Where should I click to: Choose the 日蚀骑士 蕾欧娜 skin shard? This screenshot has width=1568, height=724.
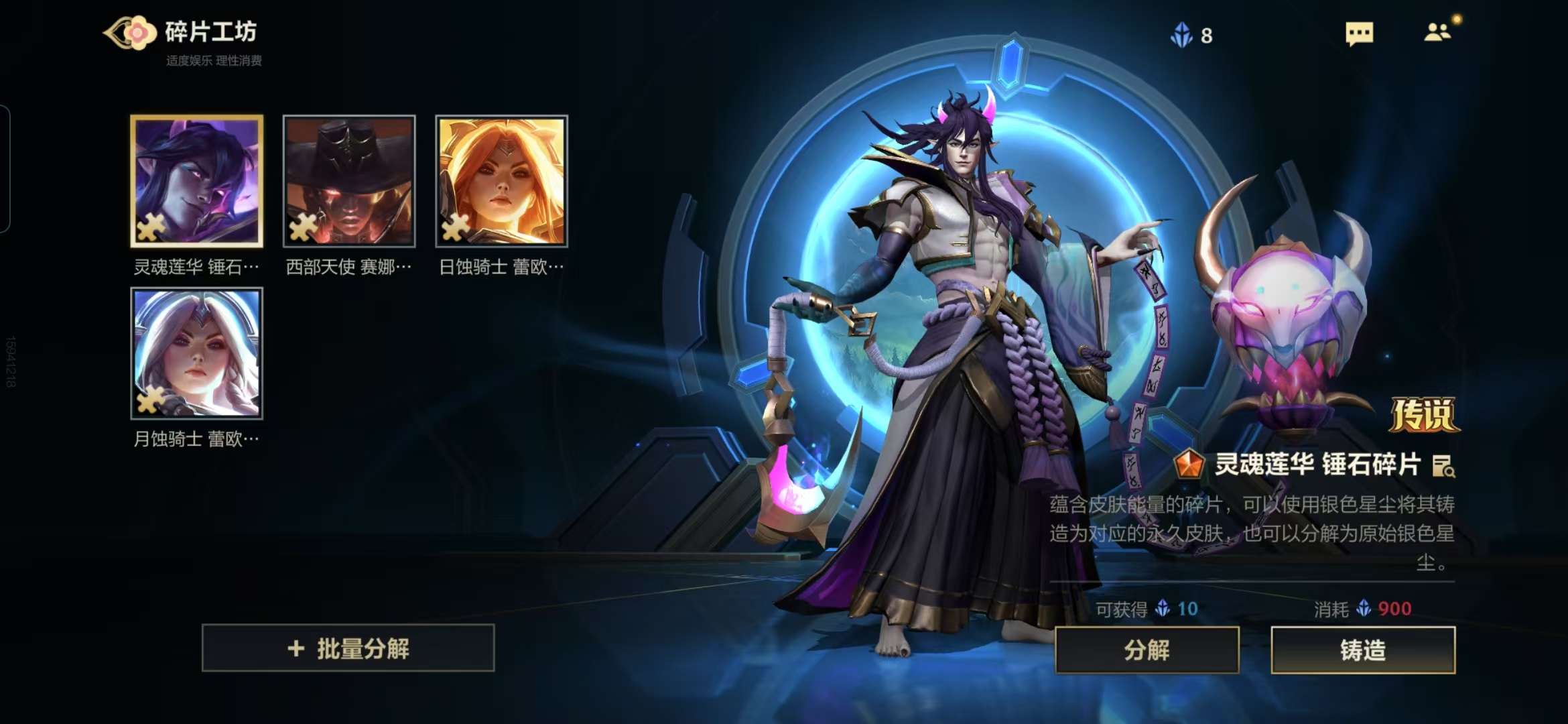pyautogui.click(x=502, y=181)
